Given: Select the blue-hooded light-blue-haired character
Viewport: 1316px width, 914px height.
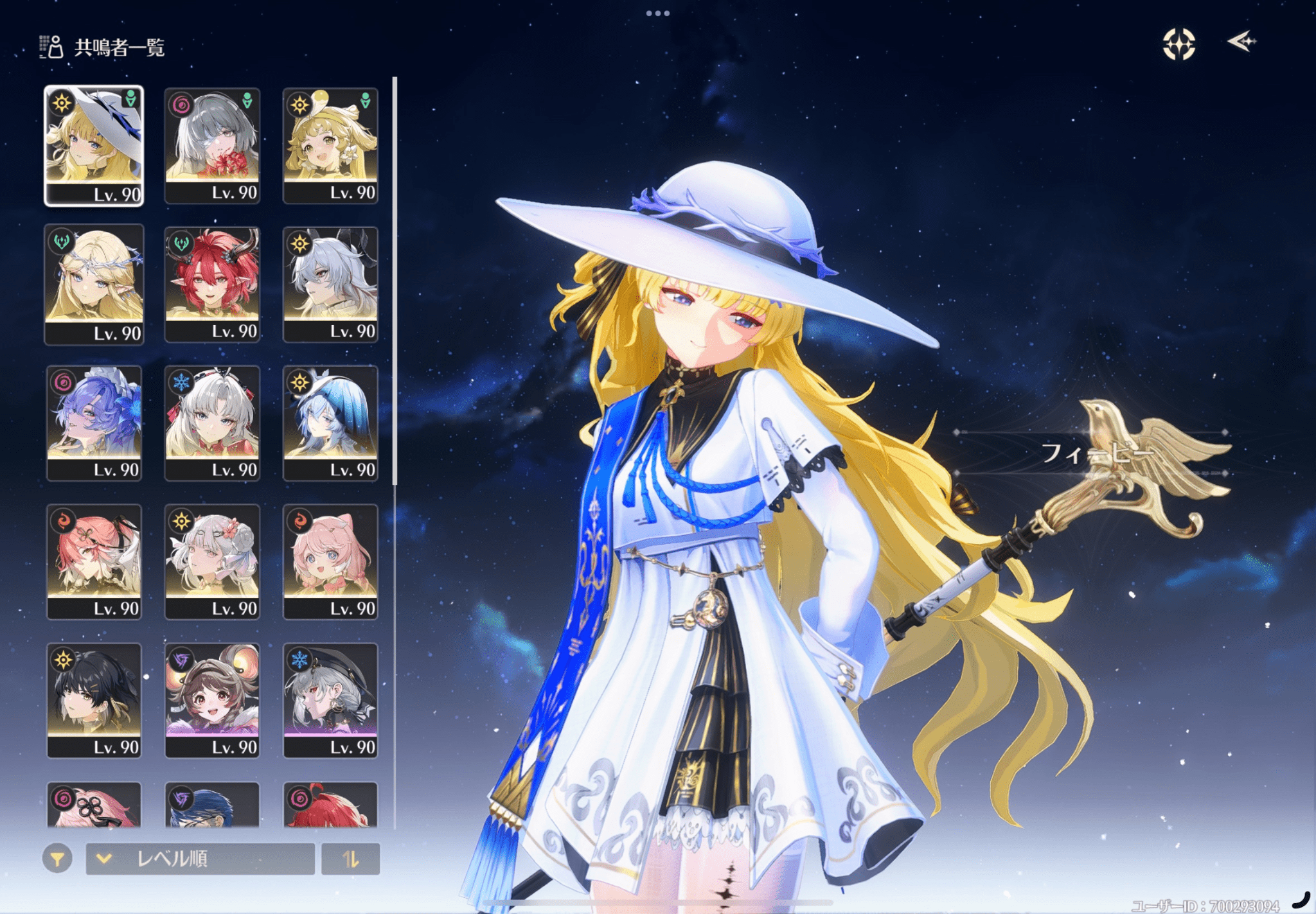Looking at the screenshot, I should [x=330, y=423].
